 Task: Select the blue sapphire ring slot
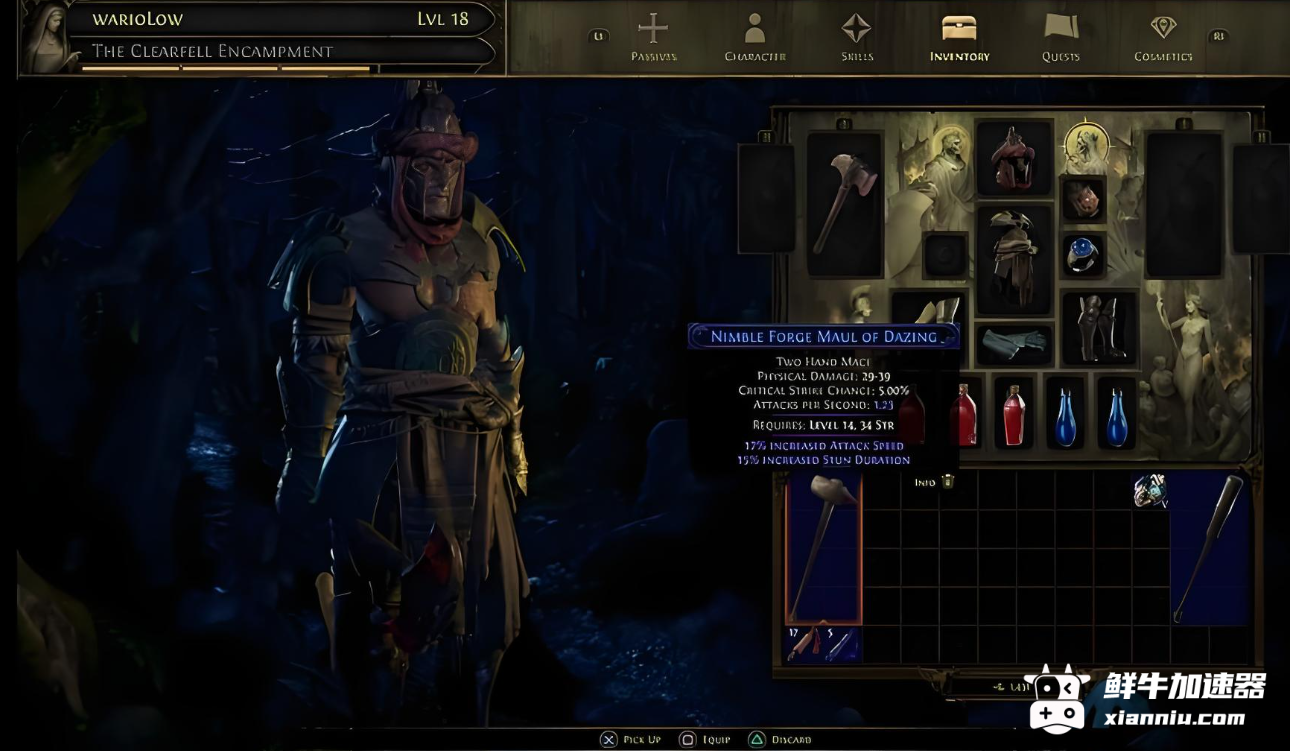pos(1083,255)
